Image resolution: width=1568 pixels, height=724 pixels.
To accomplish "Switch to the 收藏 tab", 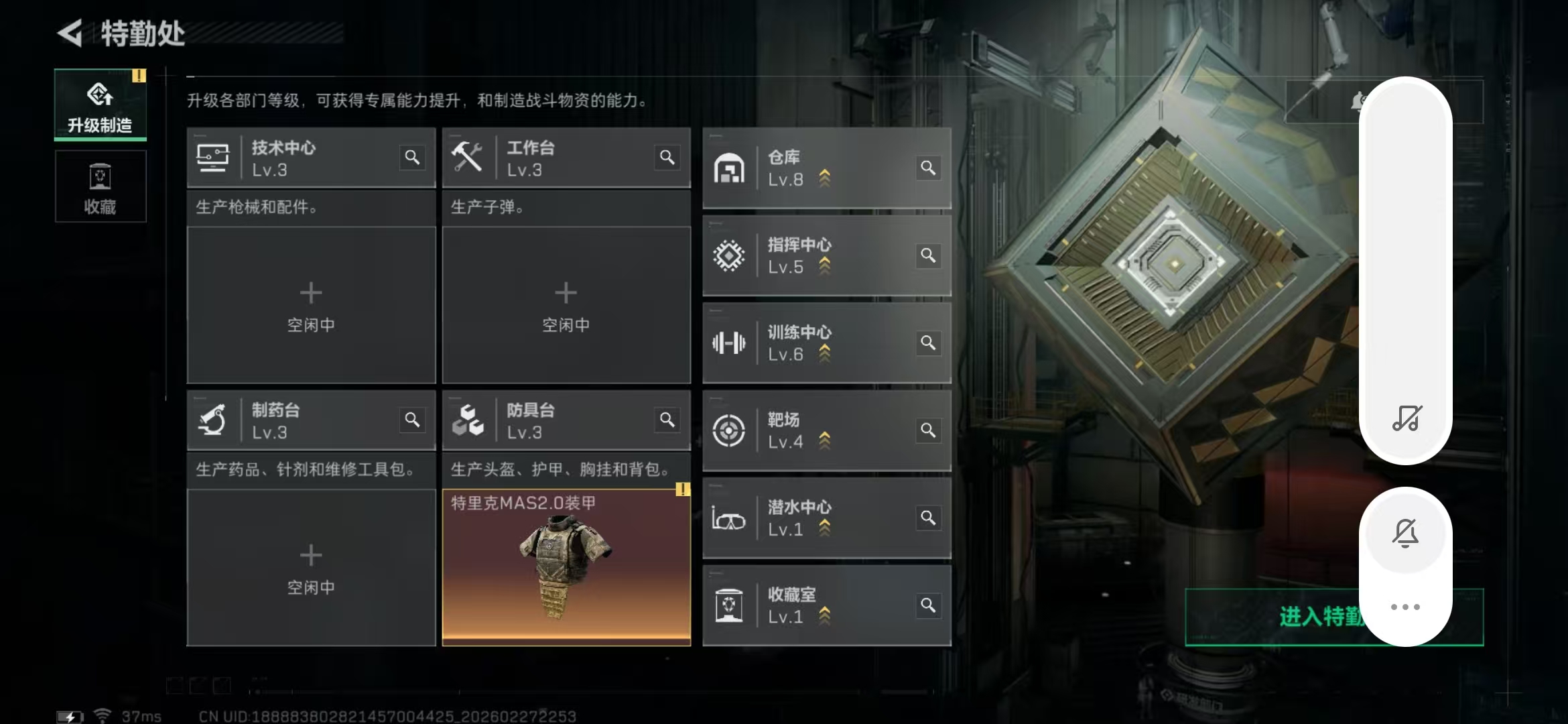I will tap(100, 186).
